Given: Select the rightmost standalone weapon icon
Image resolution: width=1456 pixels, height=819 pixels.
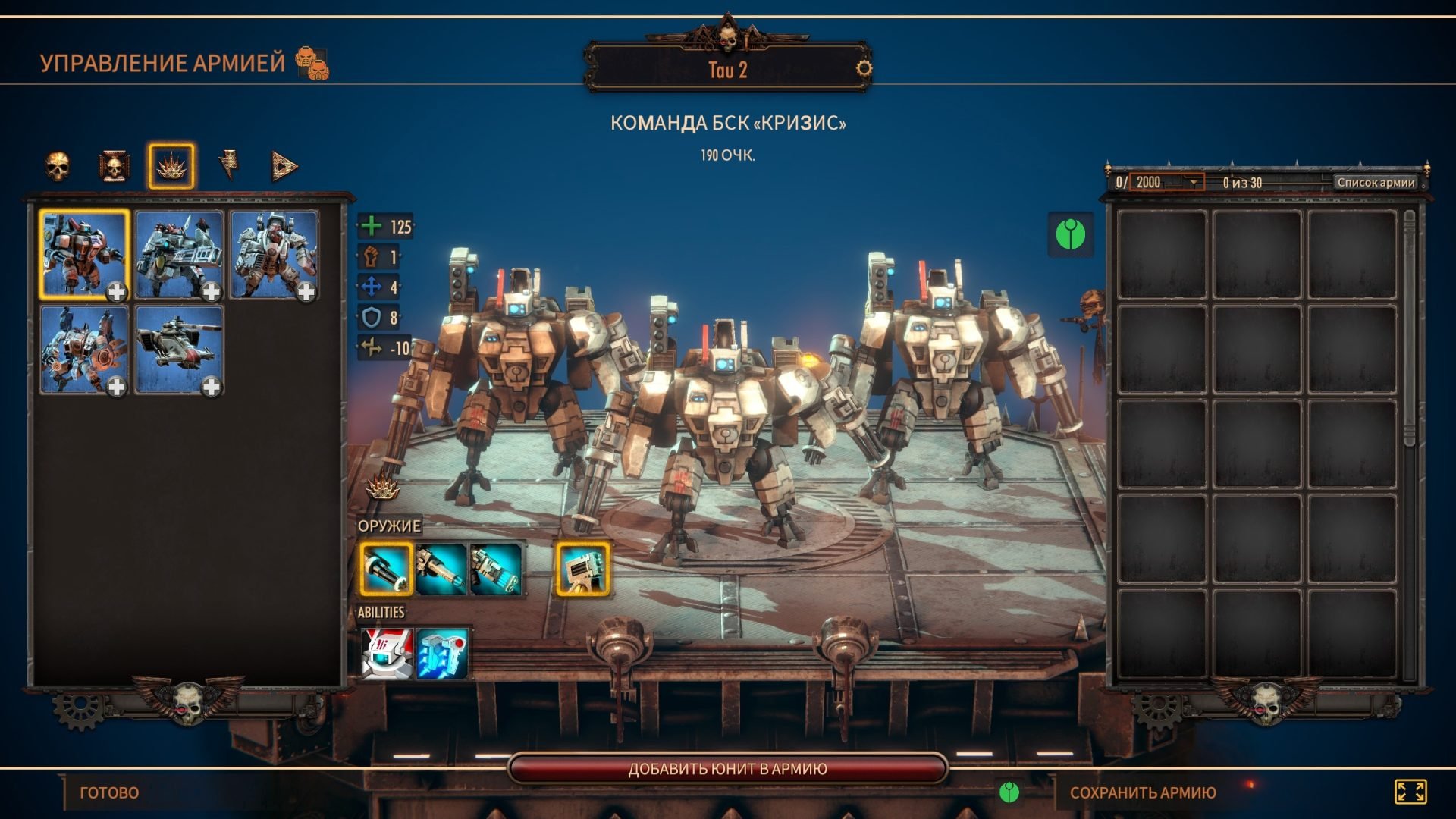Looking at the screenshot, I should 582,569.
